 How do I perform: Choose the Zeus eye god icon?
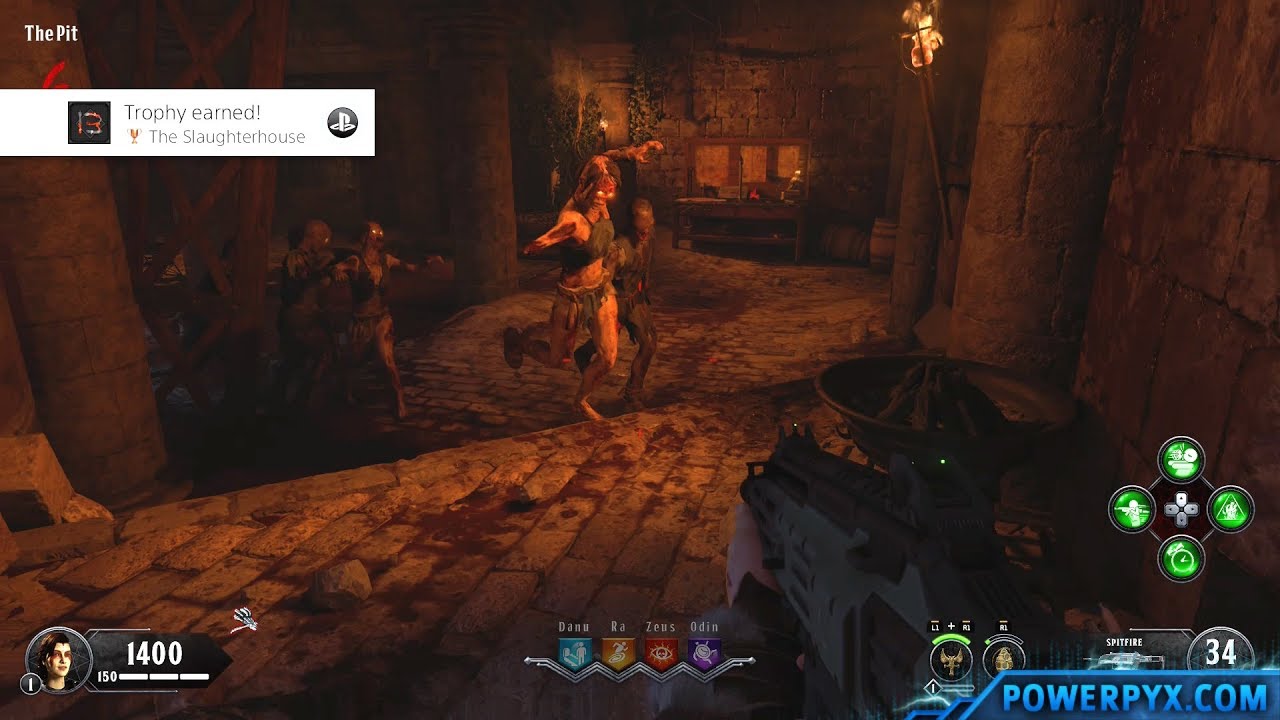point(662,652)
